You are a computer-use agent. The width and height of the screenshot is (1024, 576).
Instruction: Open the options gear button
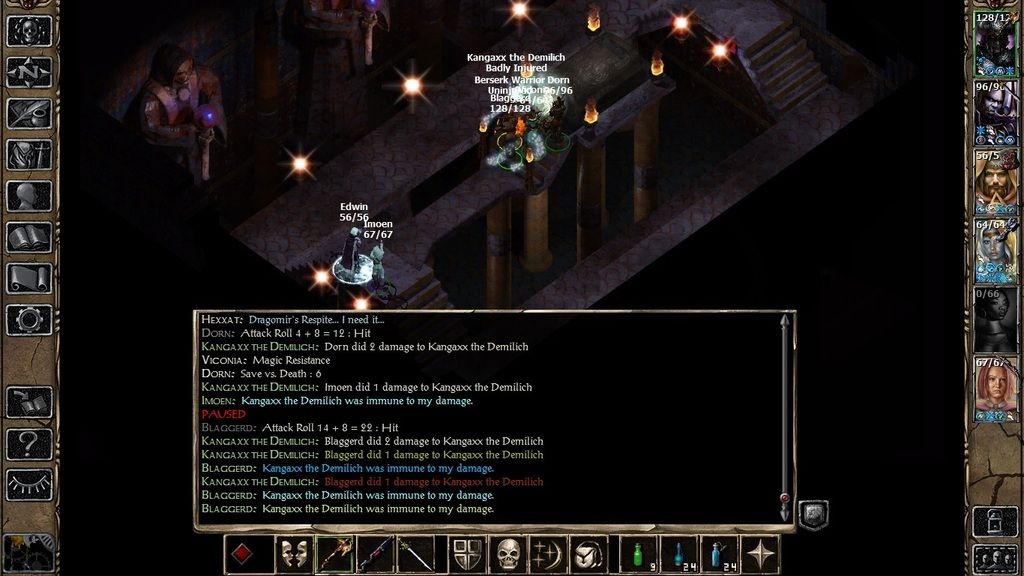coord(29,319)
